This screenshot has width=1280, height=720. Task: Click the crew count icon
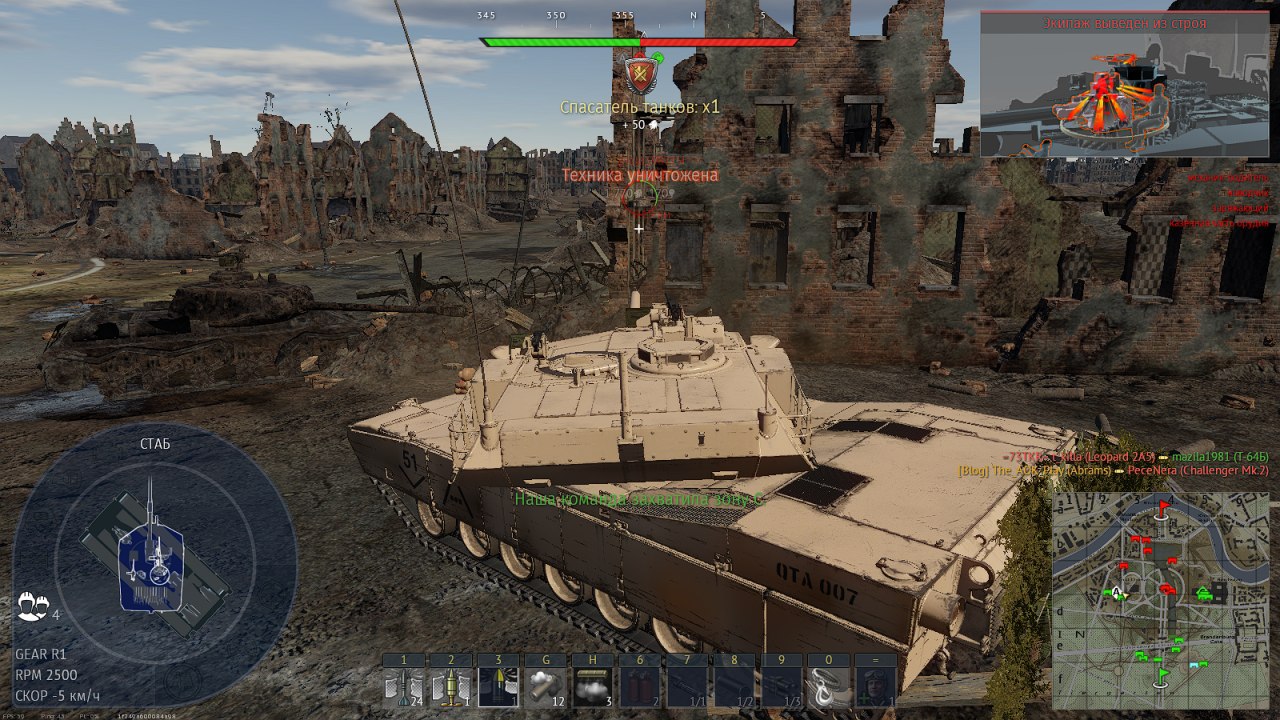(x=31, y=605)
